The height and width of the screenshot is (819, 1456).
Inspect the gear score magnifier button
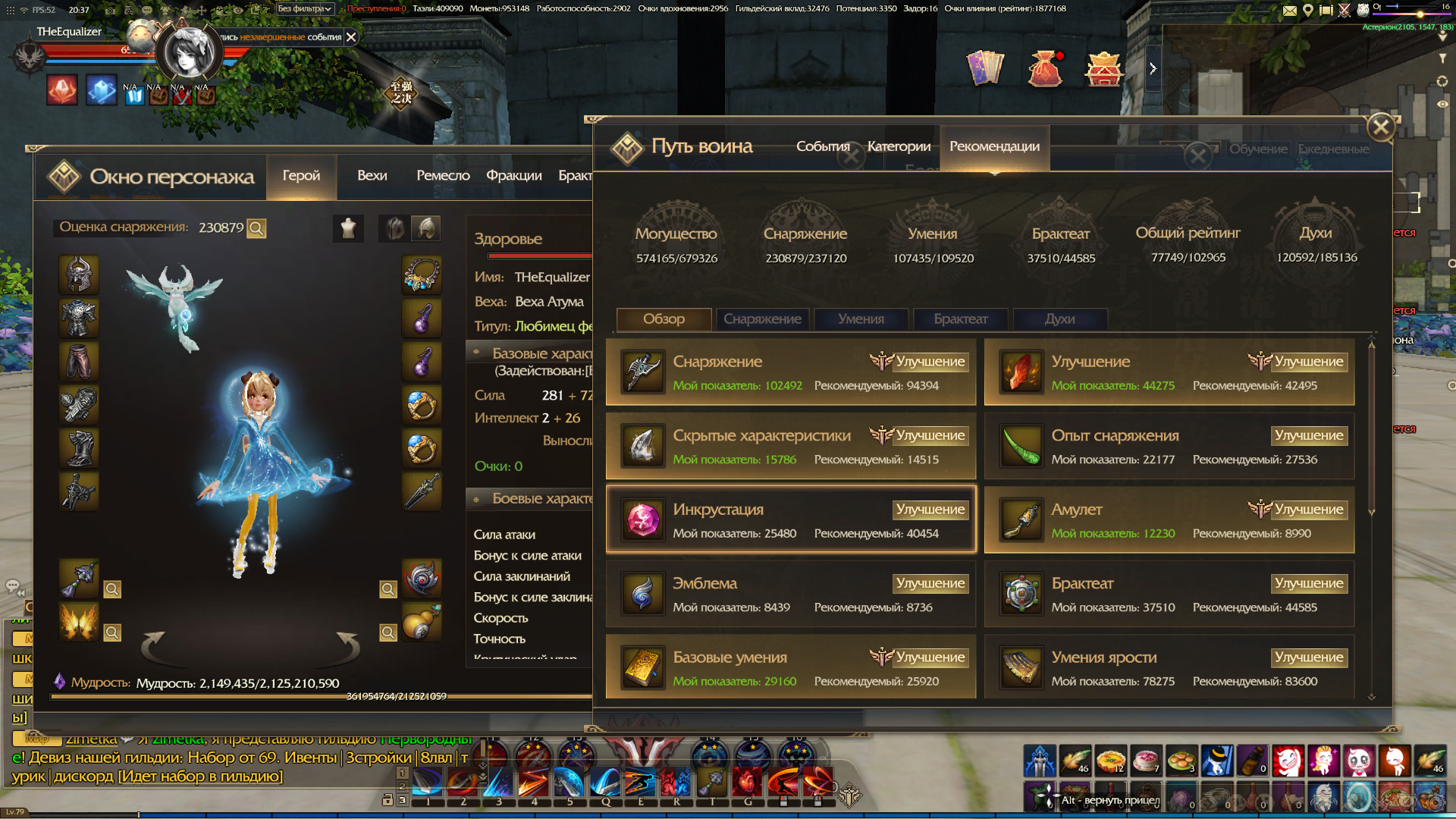click(257, 228)
